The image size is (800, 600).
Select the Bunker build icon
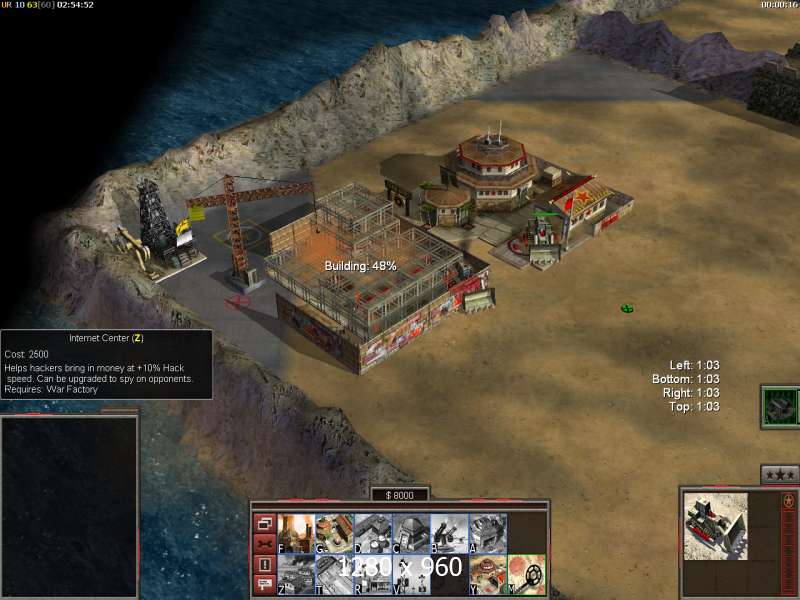pos(410,533)
